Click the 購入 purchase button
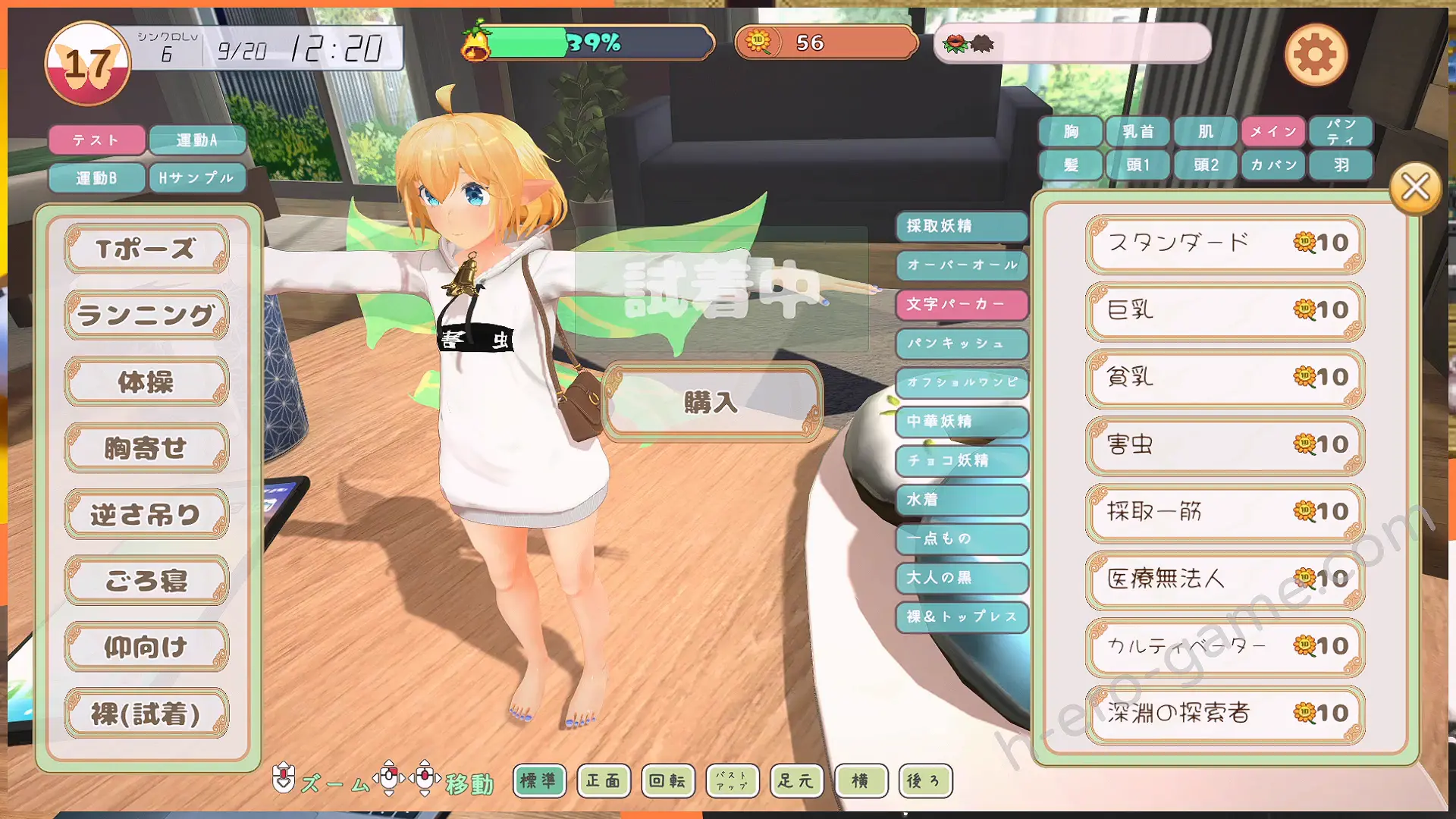This screenshot has height=819, width=1456. coord(711,402)
